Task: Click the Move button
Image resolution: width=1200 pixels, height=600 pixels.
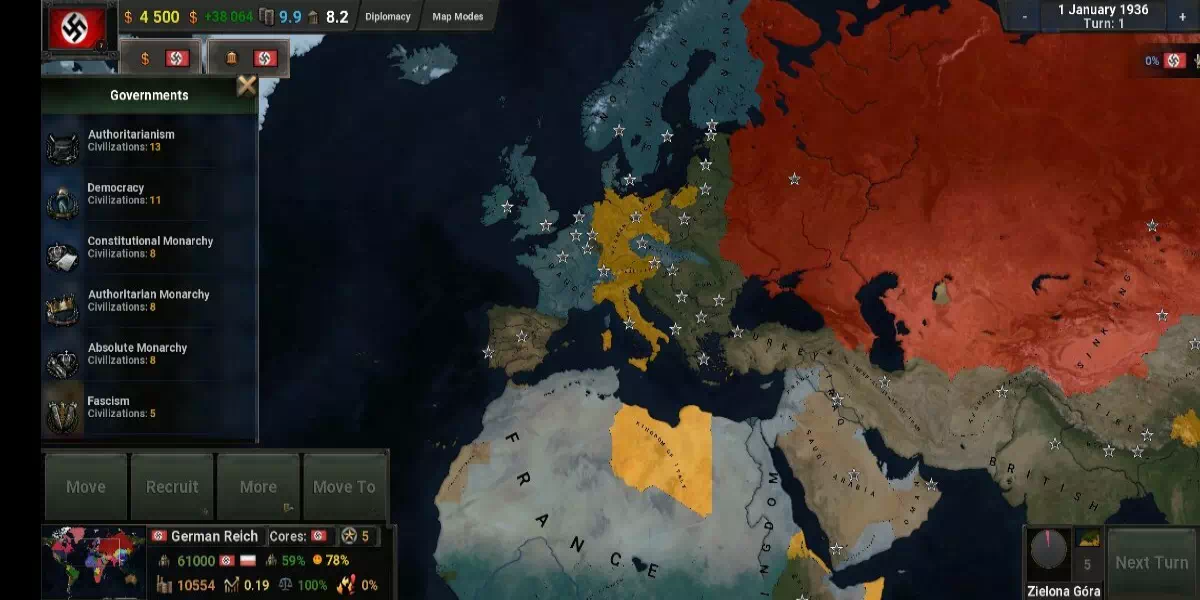Action: [x=86, y=487]
